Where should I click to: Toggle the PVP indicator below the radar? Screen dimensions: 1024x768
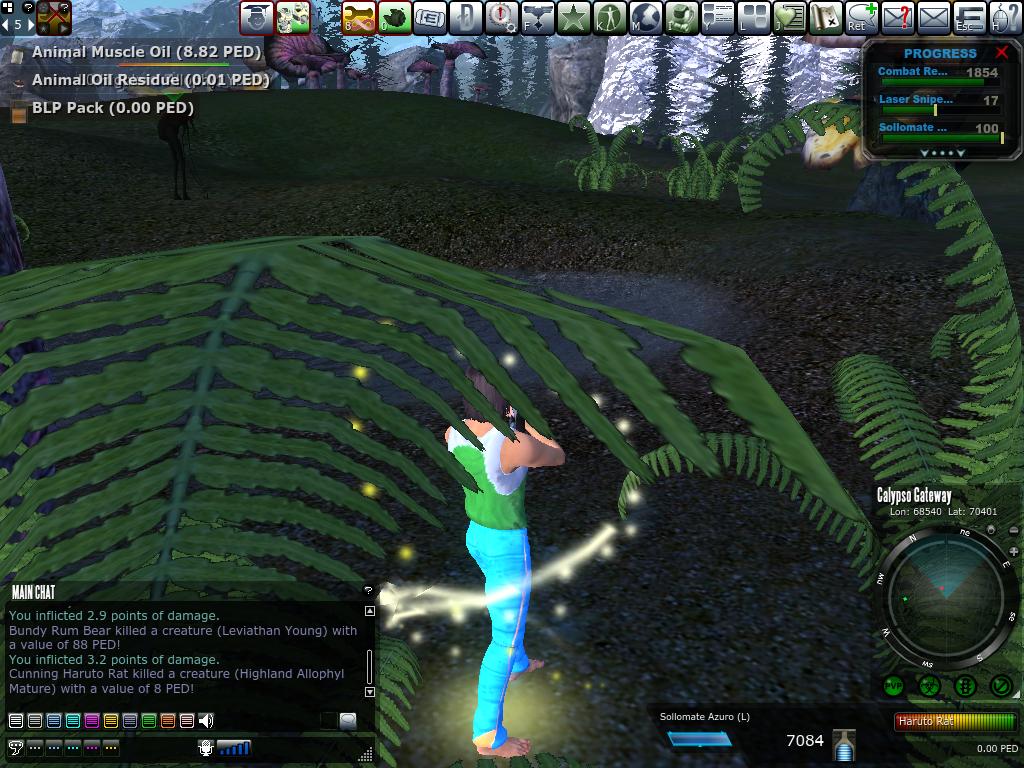click(x=893, y=686)
